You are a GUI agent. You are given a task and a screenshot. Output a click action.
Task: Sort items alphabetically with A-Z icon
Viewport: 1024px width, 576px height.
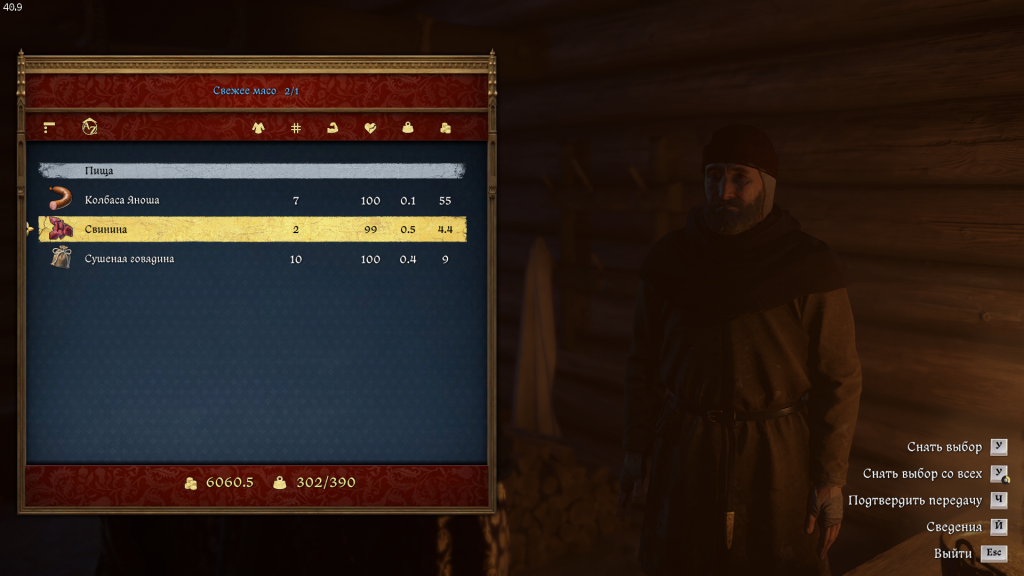pos(89,128)
